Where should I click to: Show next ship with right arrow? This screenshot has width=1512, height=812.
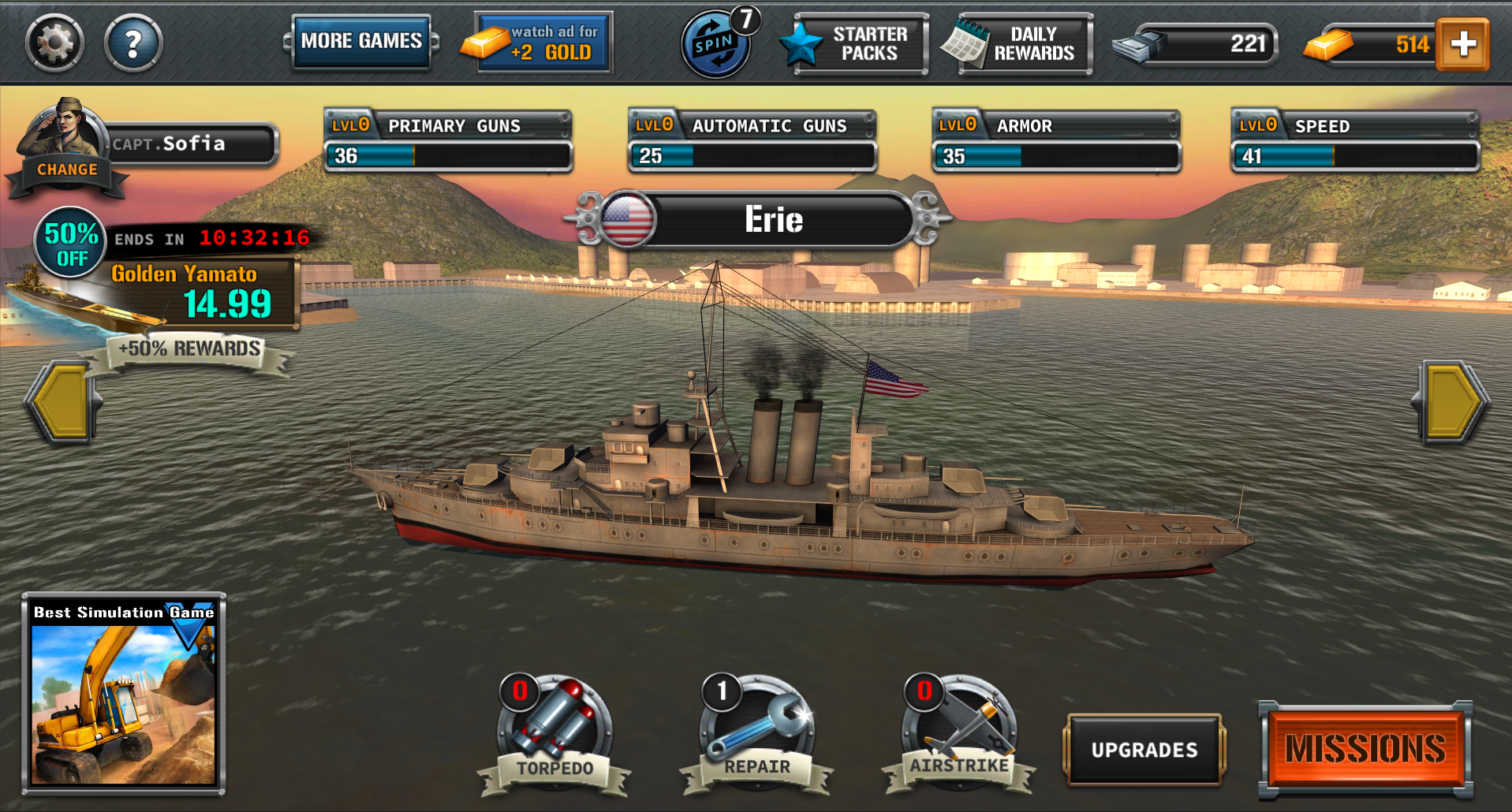tap(1450, 402)
